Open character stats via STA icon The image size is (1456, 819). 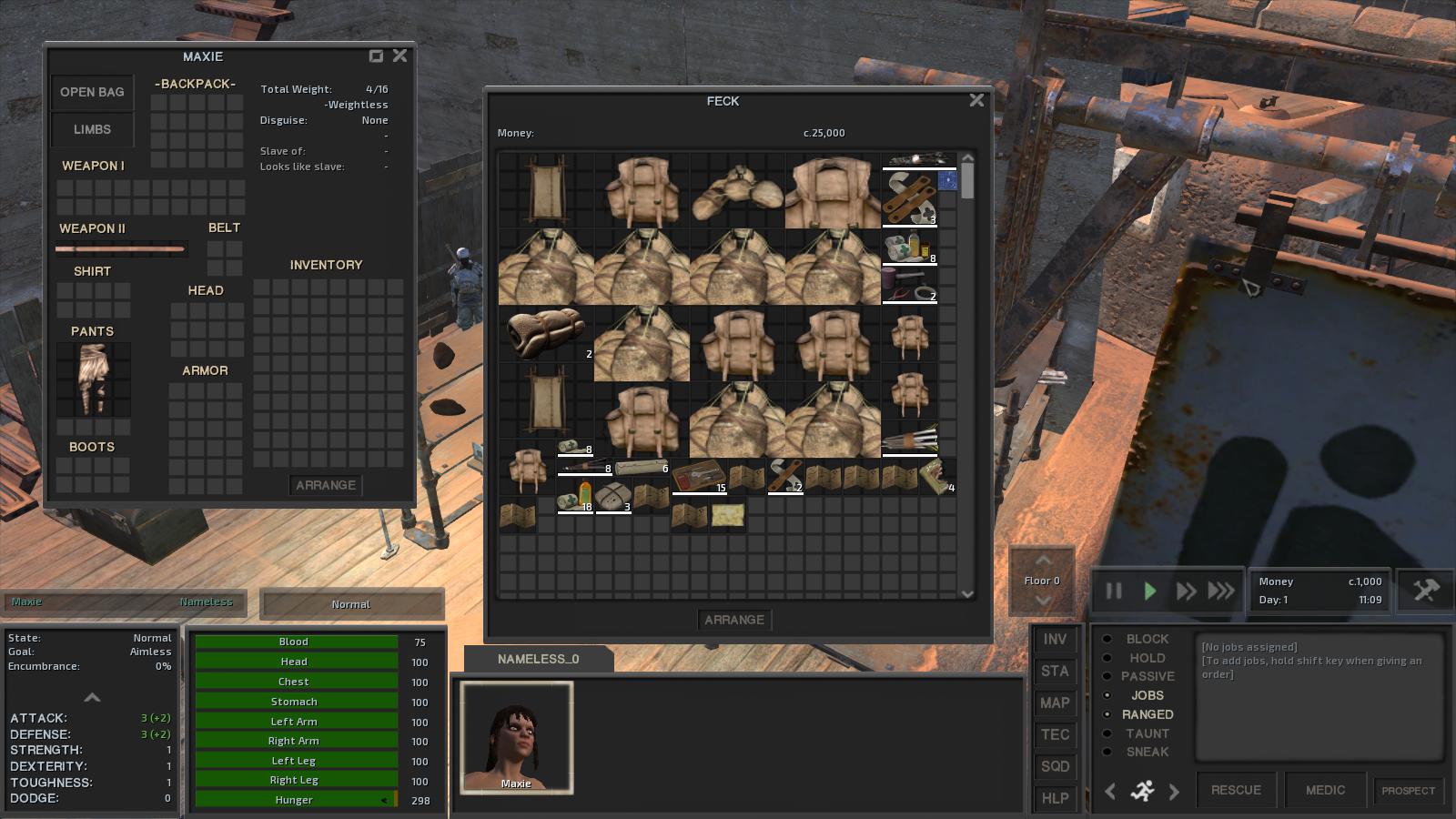[x=1056, y=672]
